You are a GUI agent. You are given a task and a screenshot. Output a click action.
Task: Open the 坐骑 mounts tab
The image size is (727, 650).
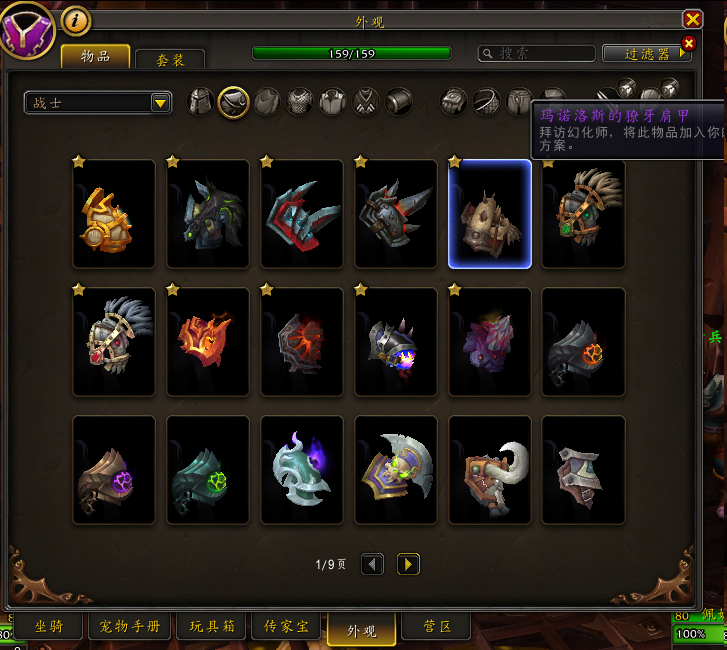click(x=48, y=627)
